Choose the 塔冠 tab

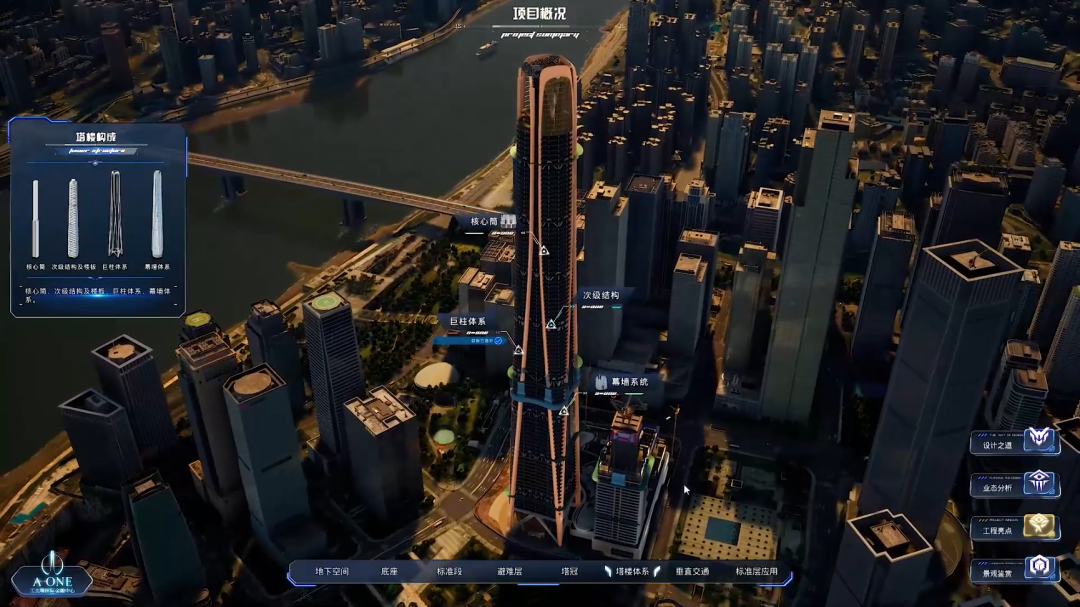click(569, 572)
